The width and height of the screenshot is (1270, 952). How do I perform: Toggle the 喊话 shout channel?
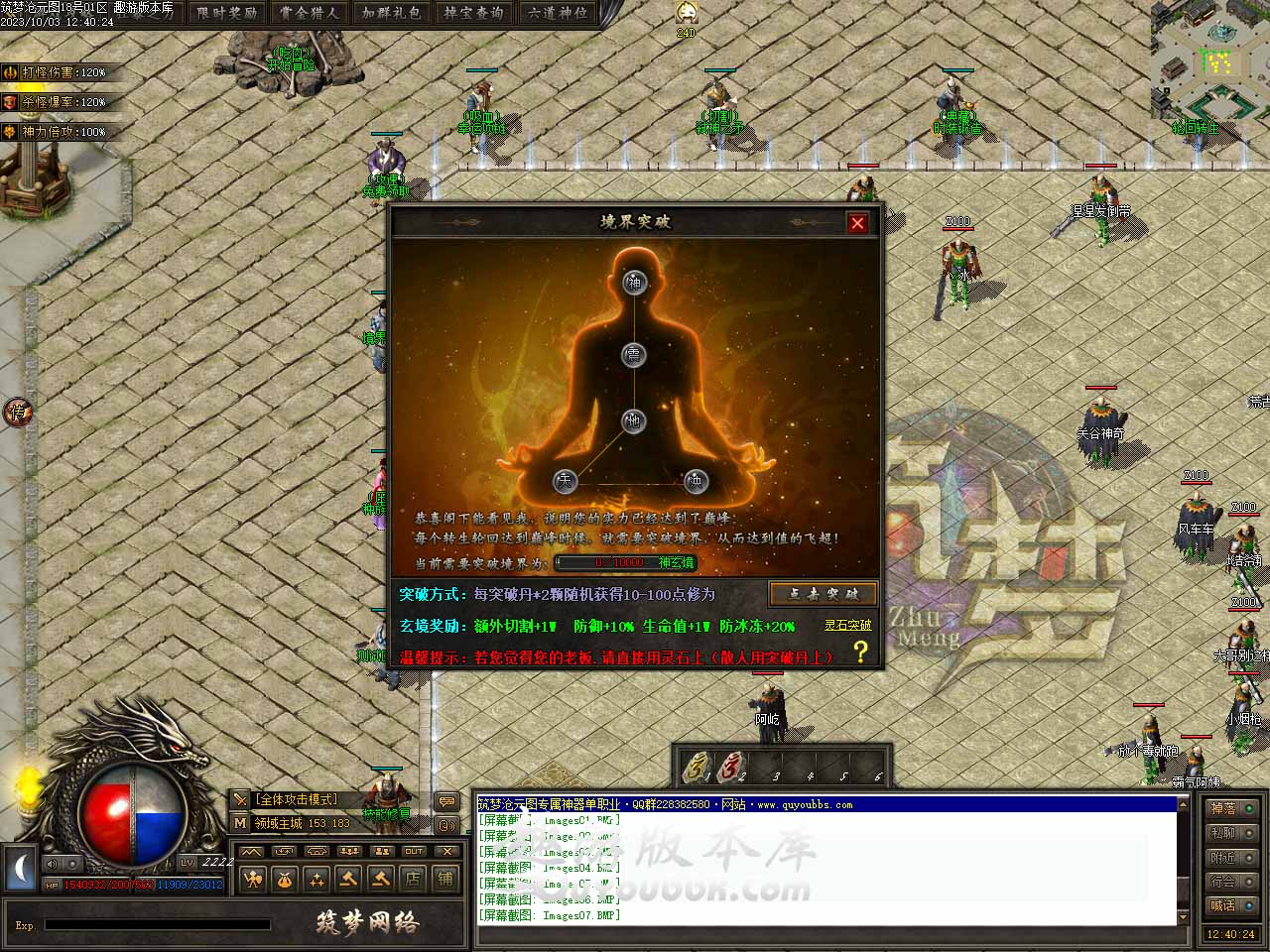pyautogui.click(x=1231, y=904)
